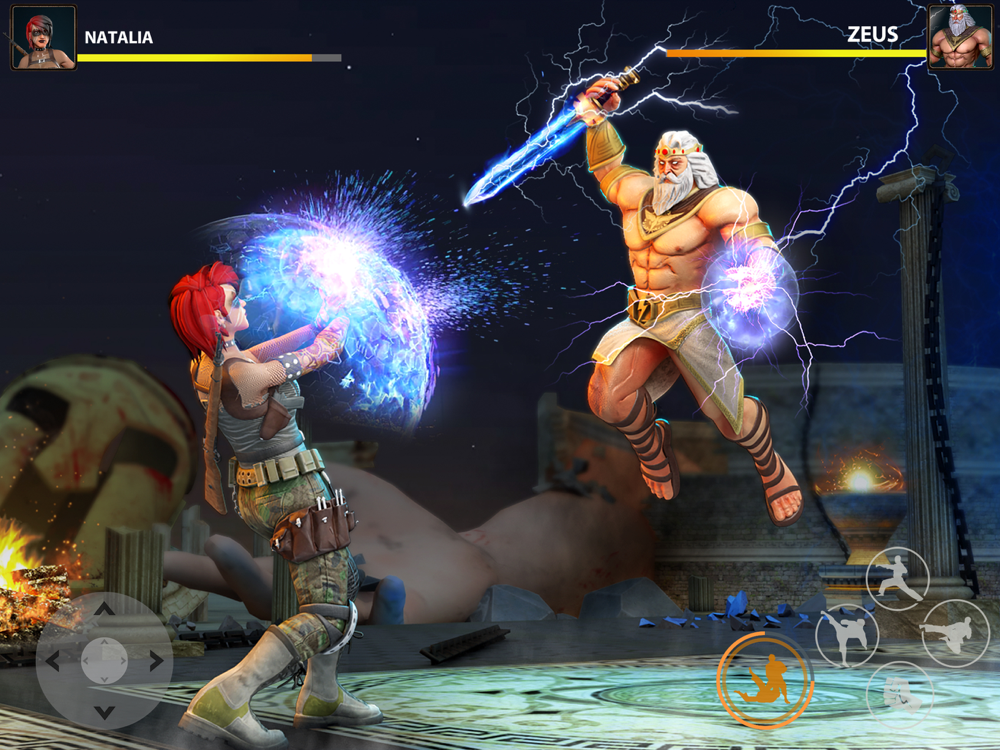Use the high kick attack button

point(847,636)
